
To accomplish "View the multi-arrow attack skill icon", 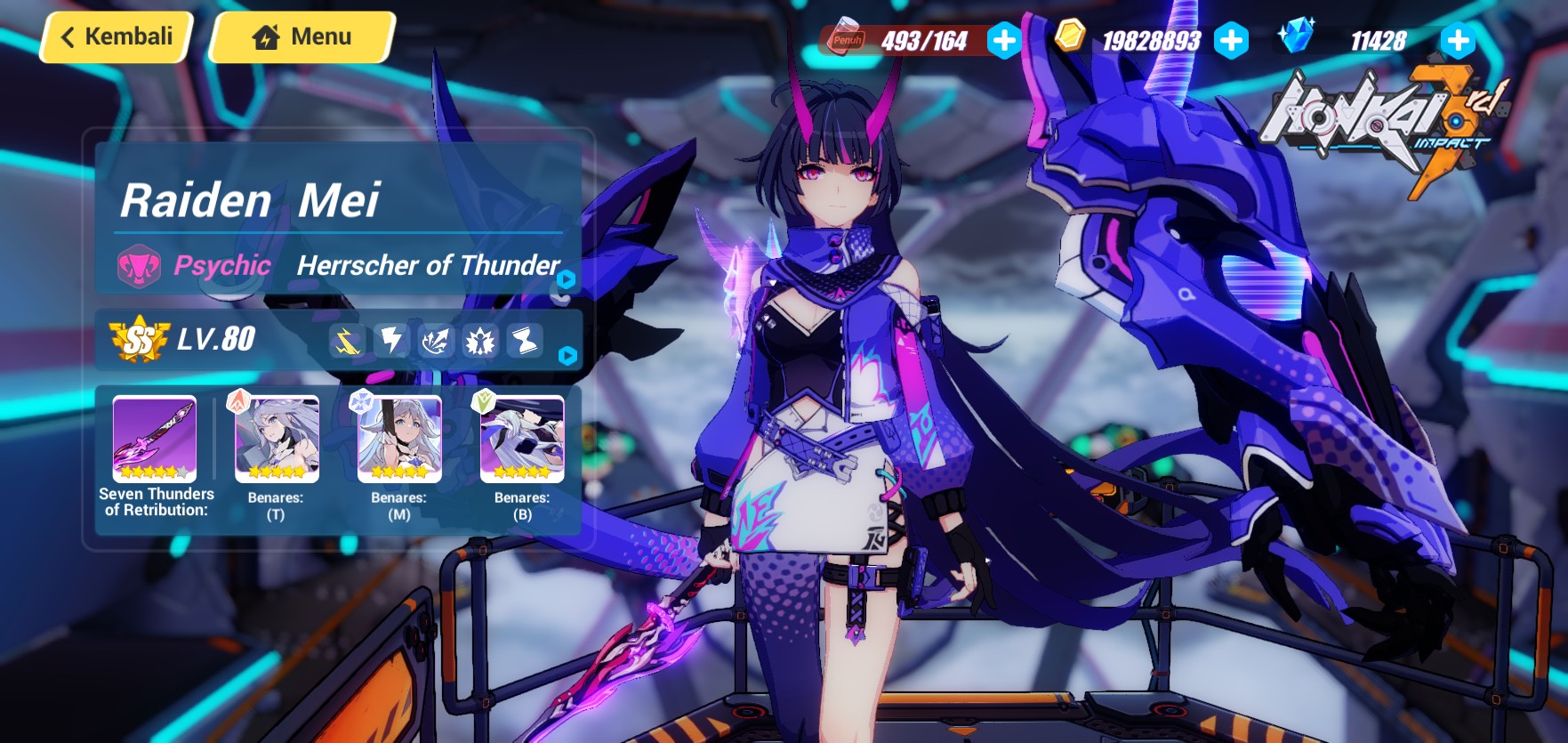I will 438,340.
